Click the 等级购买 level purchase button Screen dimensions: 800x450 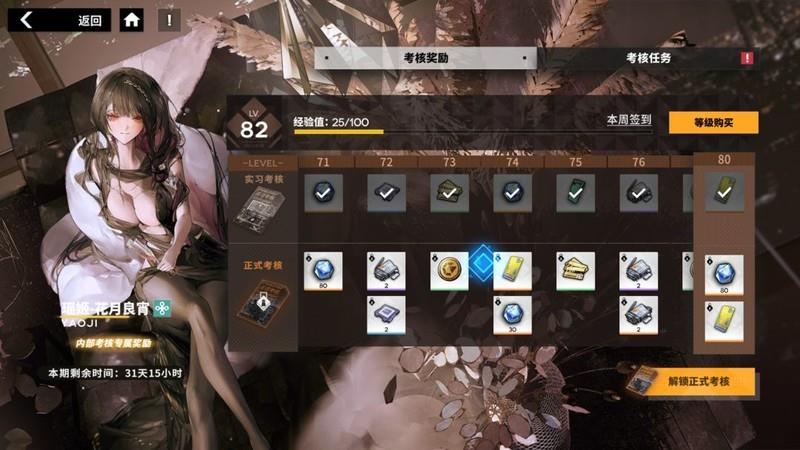pos(713,122)
